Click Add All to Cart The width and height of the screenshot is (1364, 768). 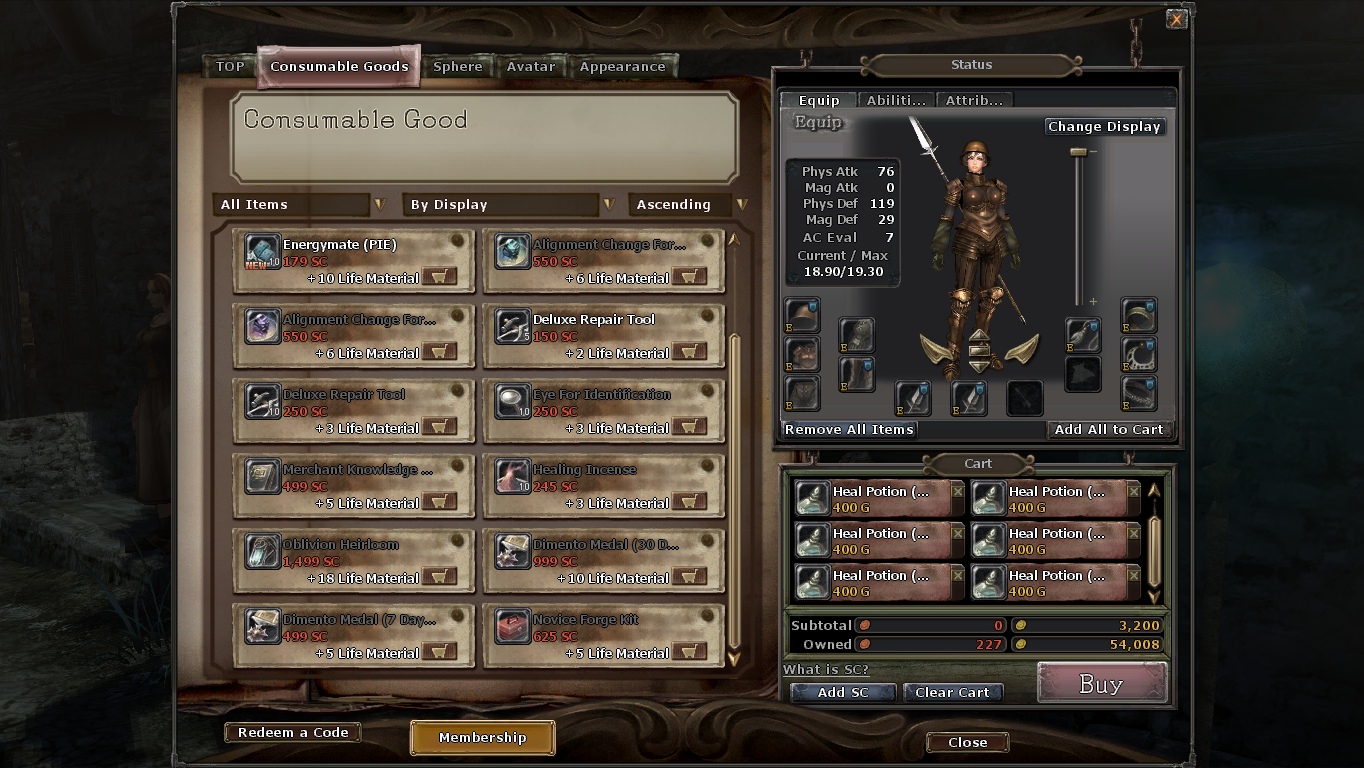1109,429
